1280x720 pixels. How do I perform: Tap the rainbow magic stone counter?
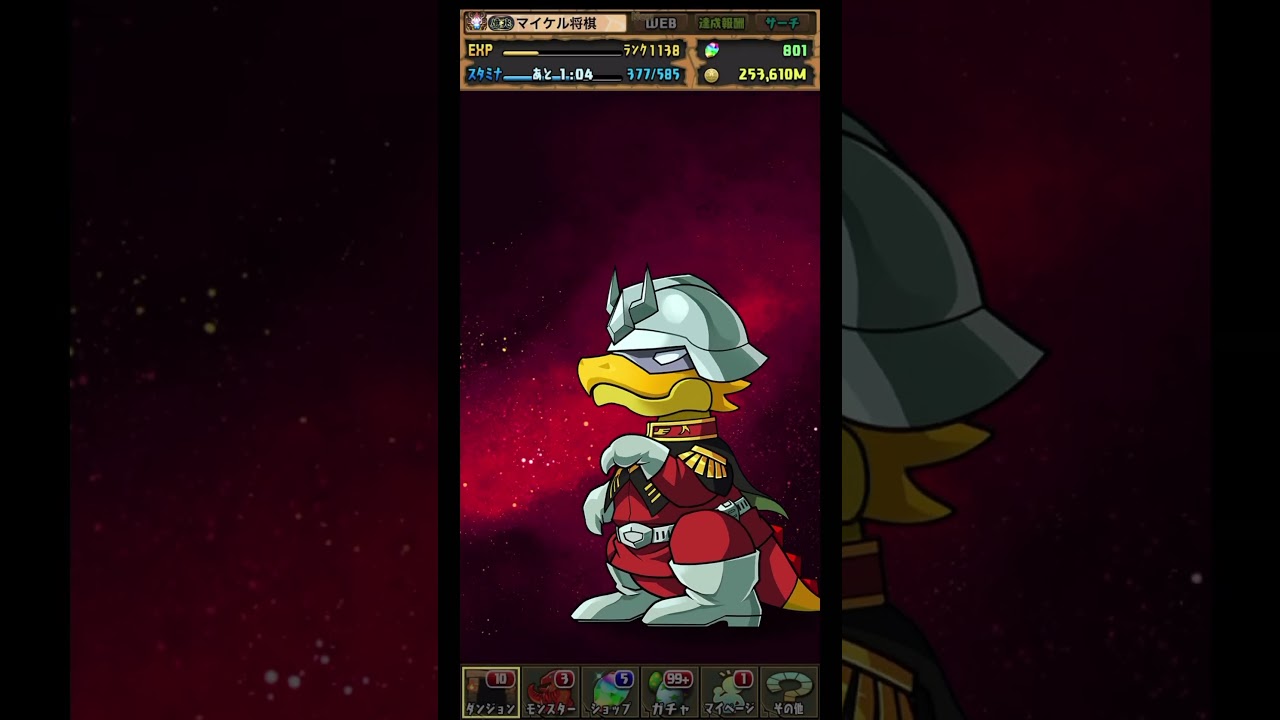coord(756,50)
